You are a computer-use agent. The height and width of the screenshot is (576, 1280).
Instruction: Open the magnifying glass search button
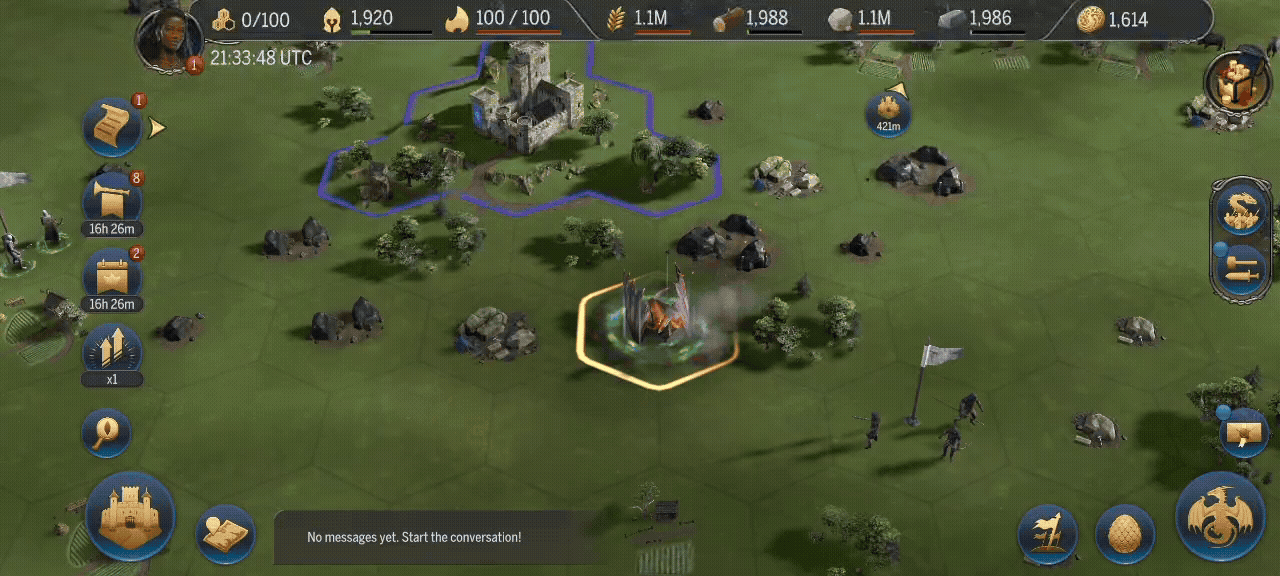point(107,433)
